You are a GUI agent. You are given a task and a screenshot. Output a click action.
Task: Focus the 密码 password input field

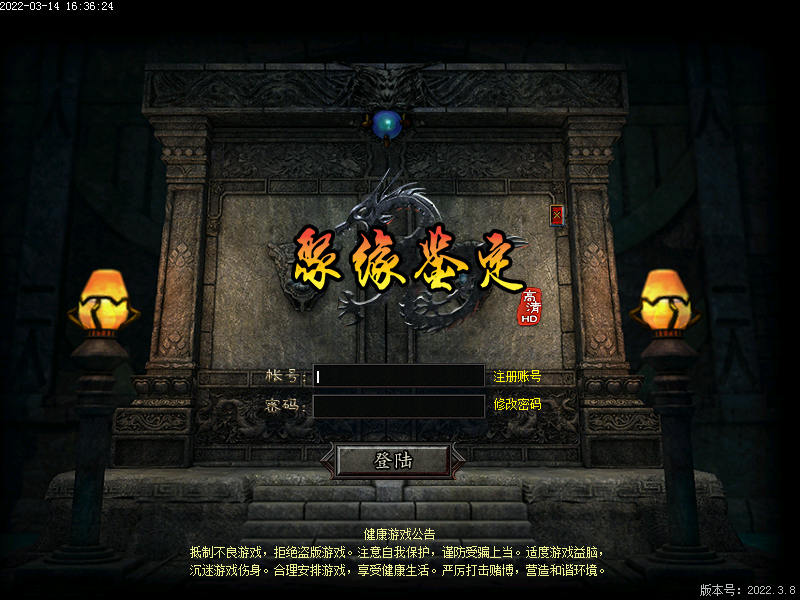tap(398, 405)
